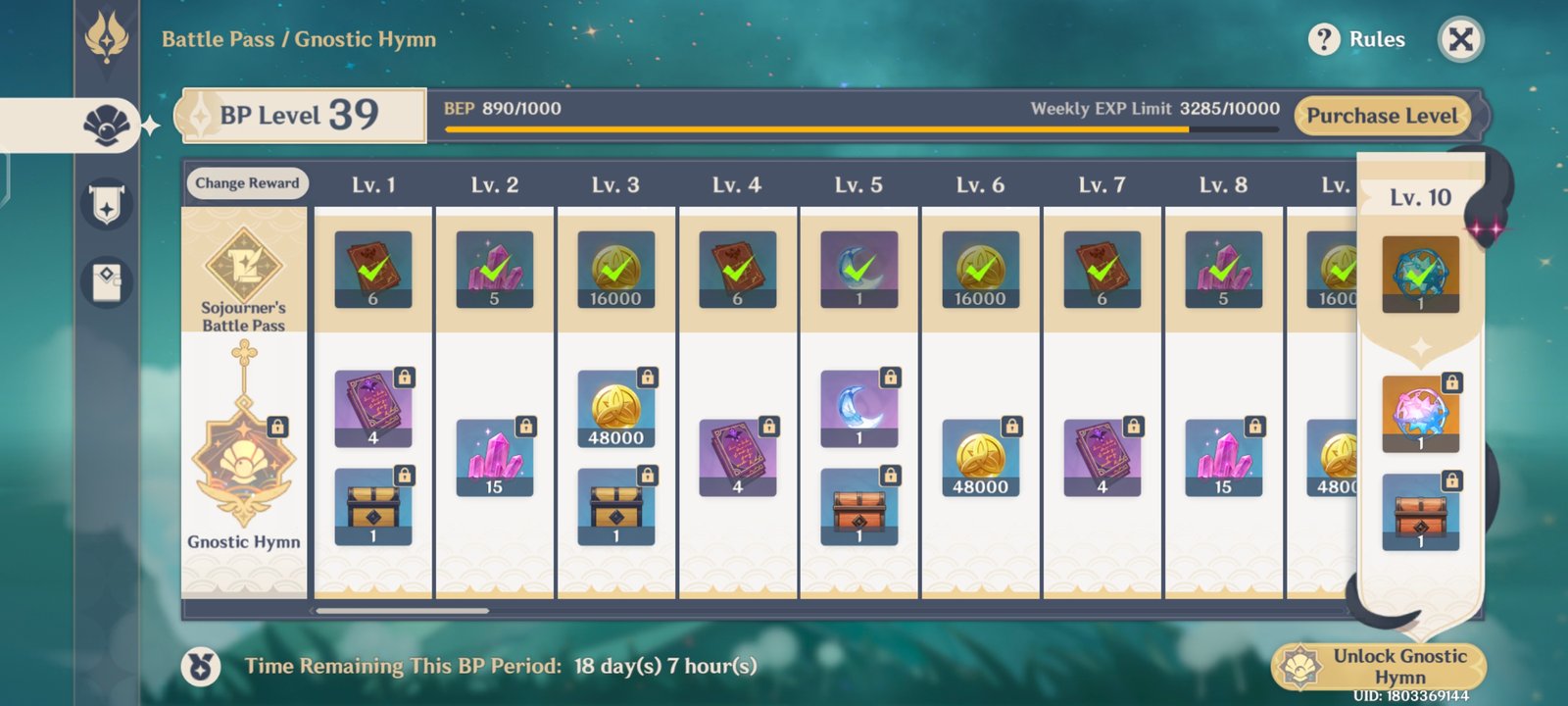
Task: Click the Change Reward button
Action: click(x=247, y=183)
